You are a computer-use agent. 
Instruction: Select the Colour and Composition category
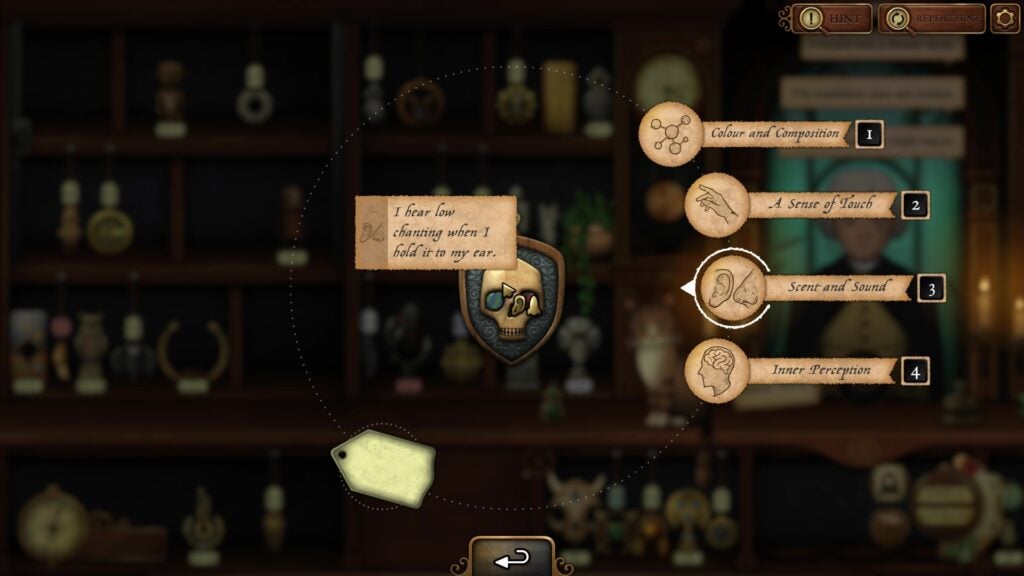click(x=760, y=133)
